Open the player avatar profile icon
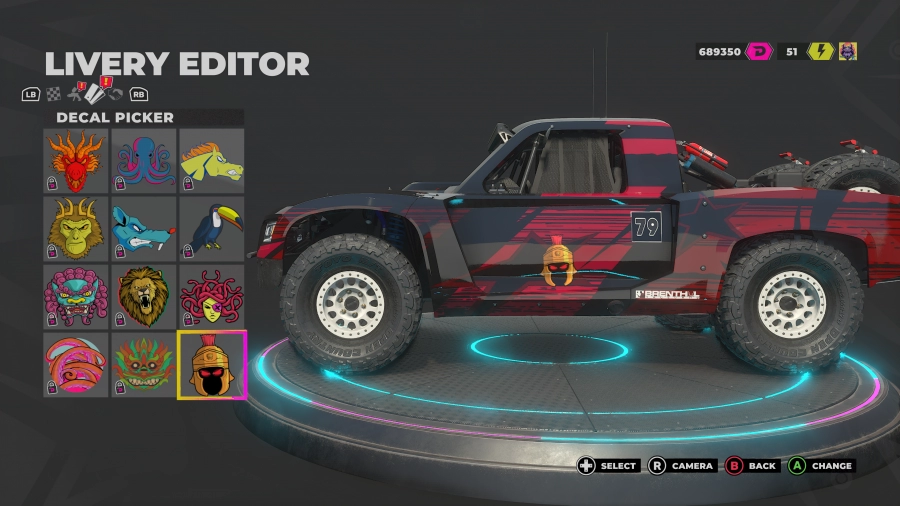 point(847,51)
